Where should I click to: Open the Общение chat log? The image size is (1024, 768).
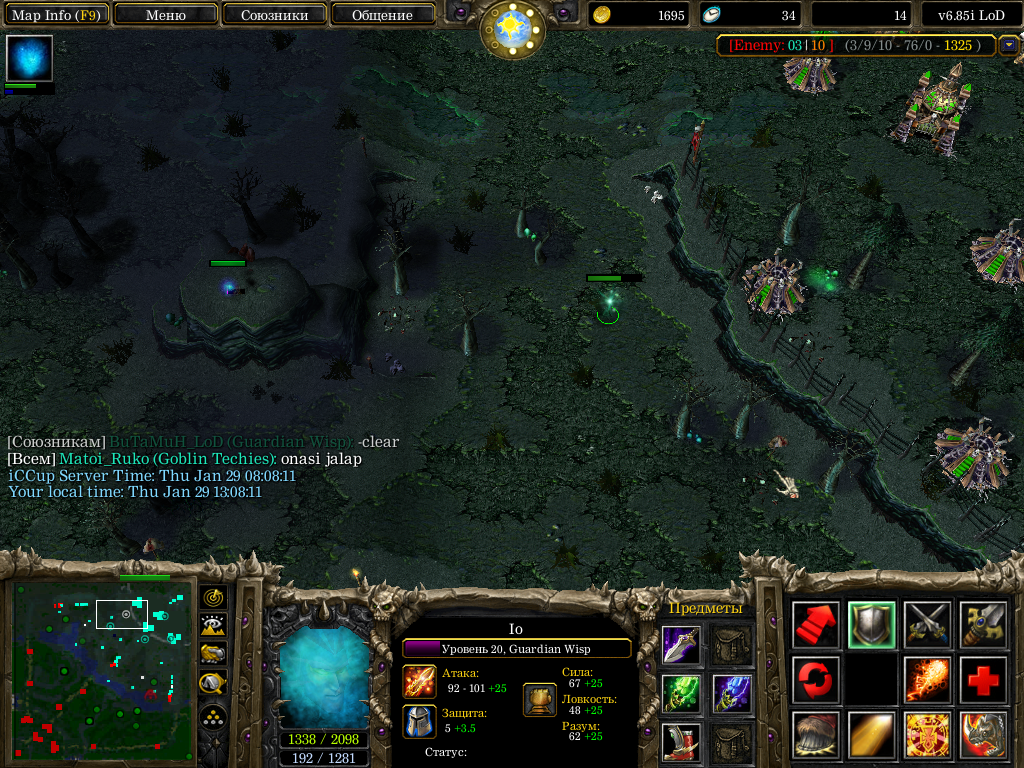382,15
